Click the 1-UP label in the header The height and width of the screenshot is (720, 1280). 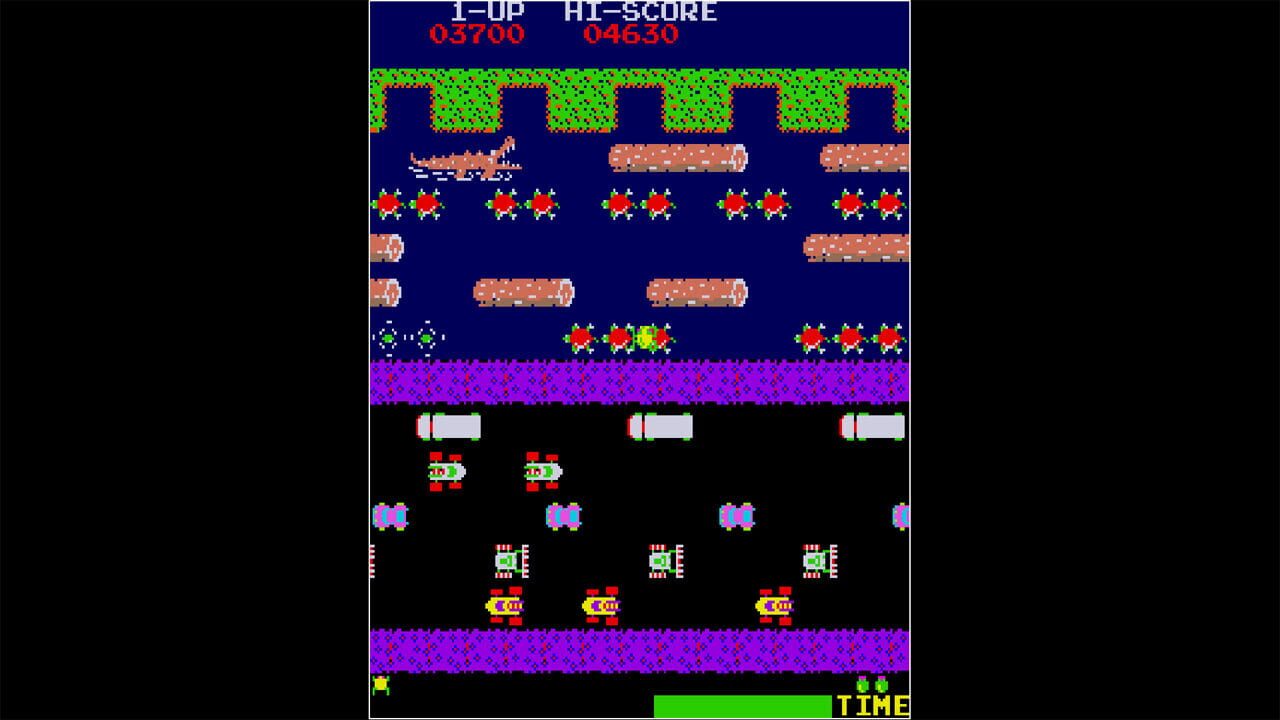point(487,13)
